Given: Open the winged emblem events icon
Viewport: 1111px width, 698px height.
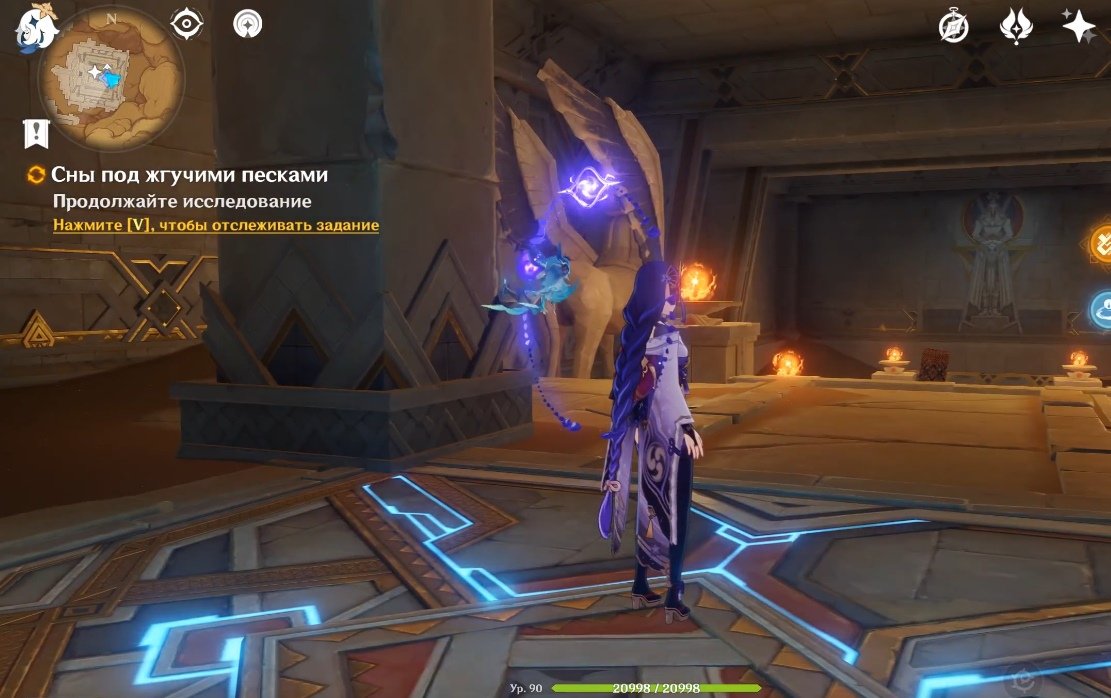Looking at the screenshot, I should click(x=1016, y=27).
